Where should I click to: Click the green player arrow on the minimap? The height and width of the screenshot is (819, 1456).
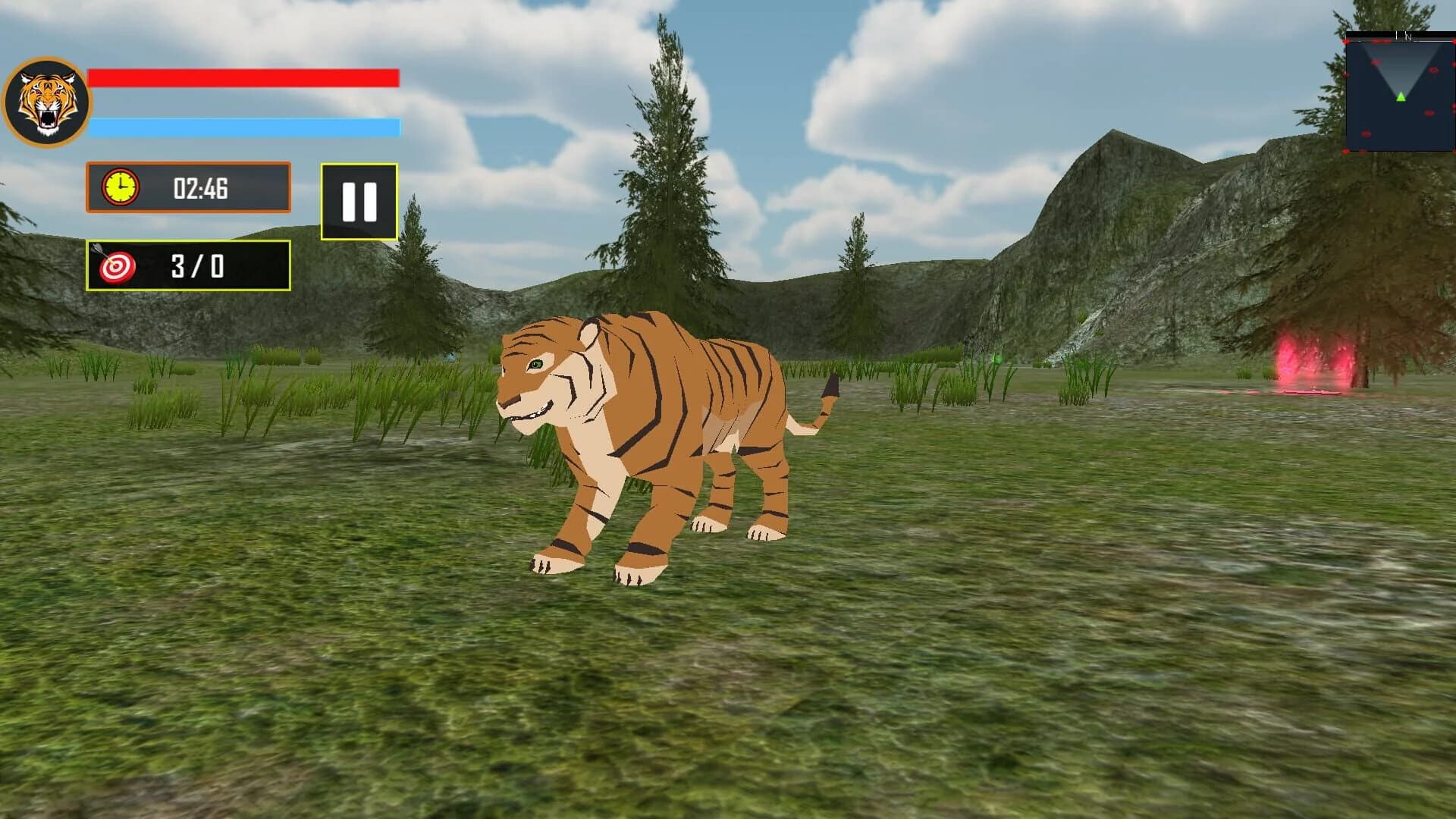(1401, 97)
